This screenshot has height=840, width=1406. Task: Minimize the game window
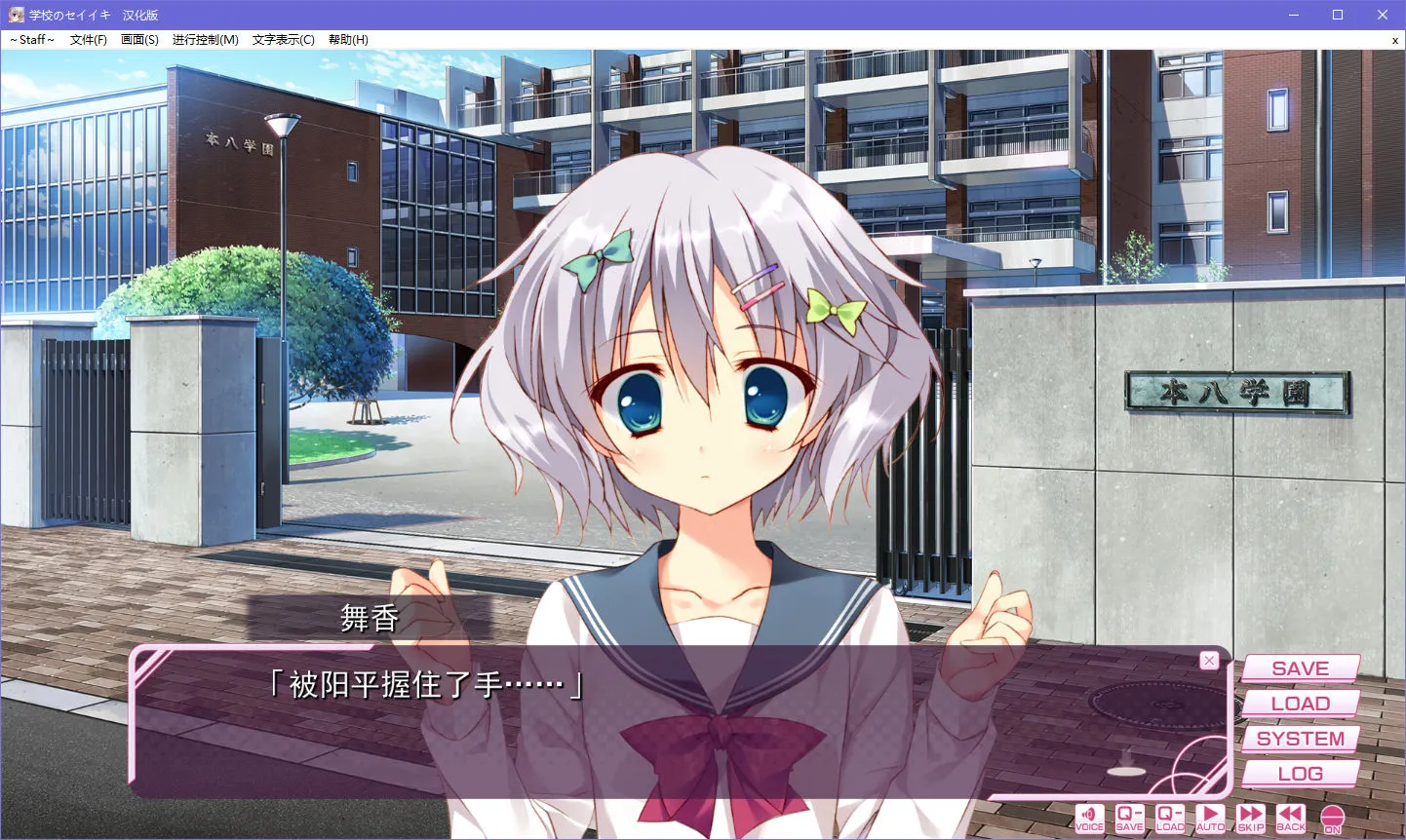click(x=1294, y=15)
